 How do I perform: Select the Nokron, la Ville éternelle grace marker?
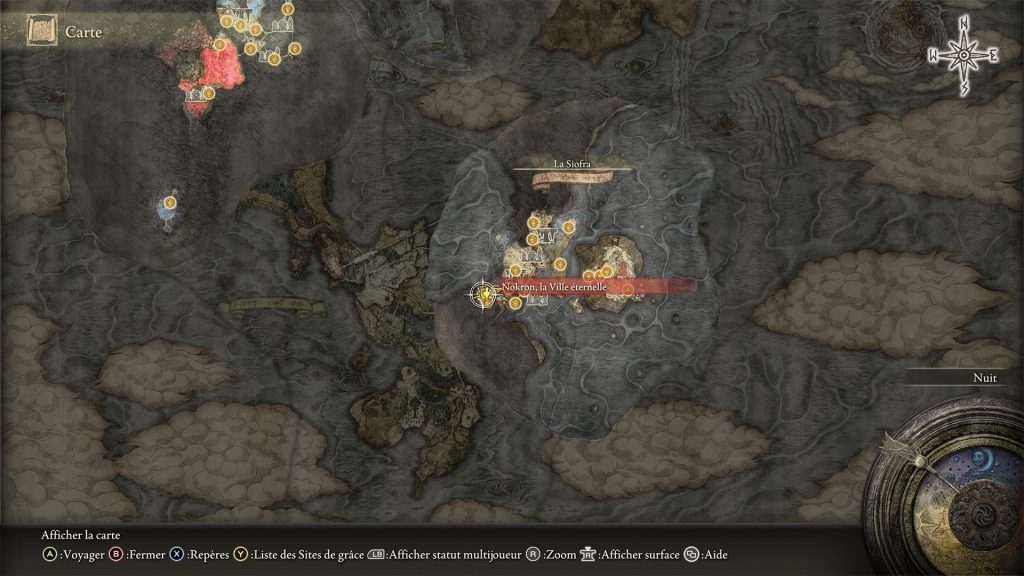(484, 293)
